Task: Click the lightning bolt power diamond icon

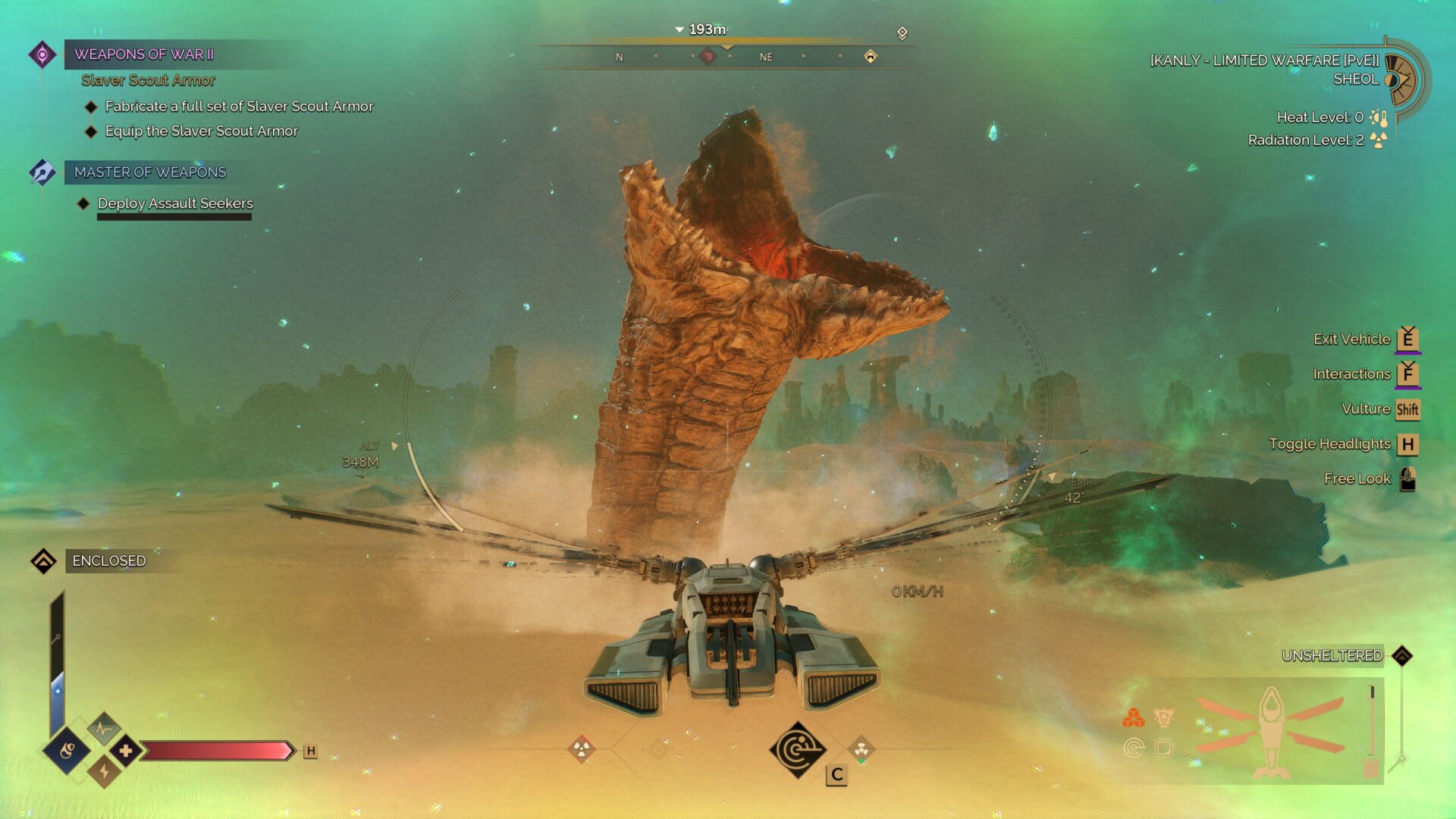Action: coord(104,772)
